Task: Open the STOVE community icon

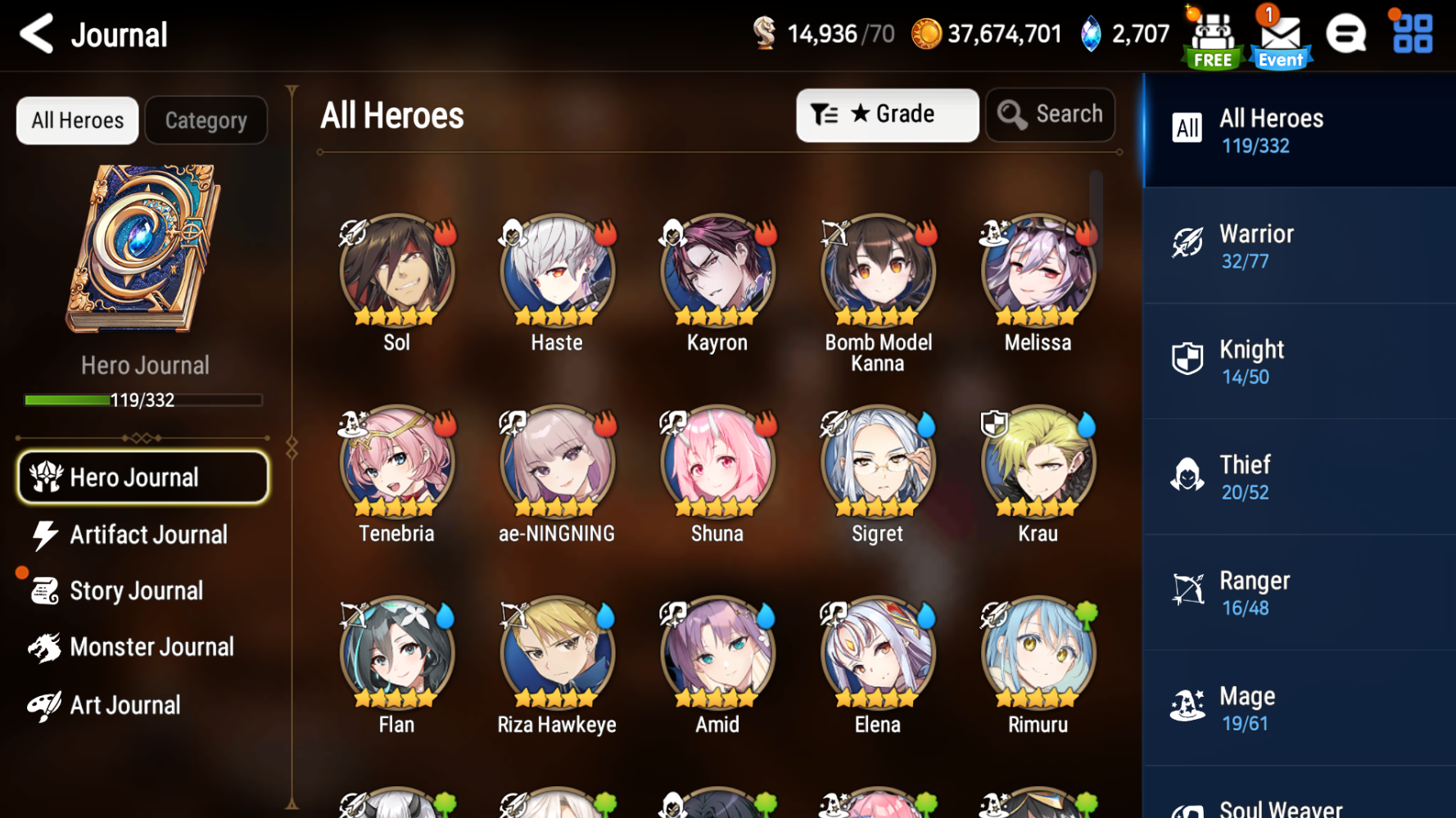Action: pyautogui.click(x=1345, y=34)
